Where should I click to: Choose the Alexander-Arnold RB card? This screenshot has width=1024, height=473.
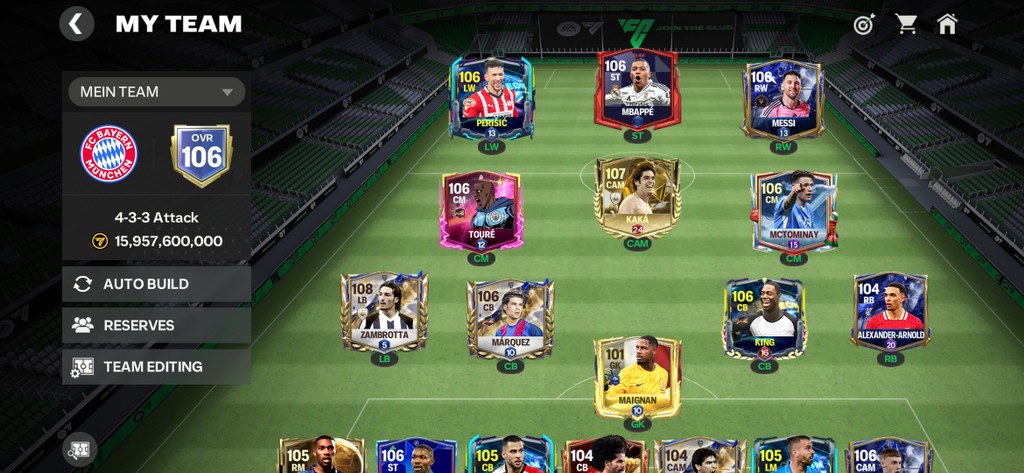890,310
